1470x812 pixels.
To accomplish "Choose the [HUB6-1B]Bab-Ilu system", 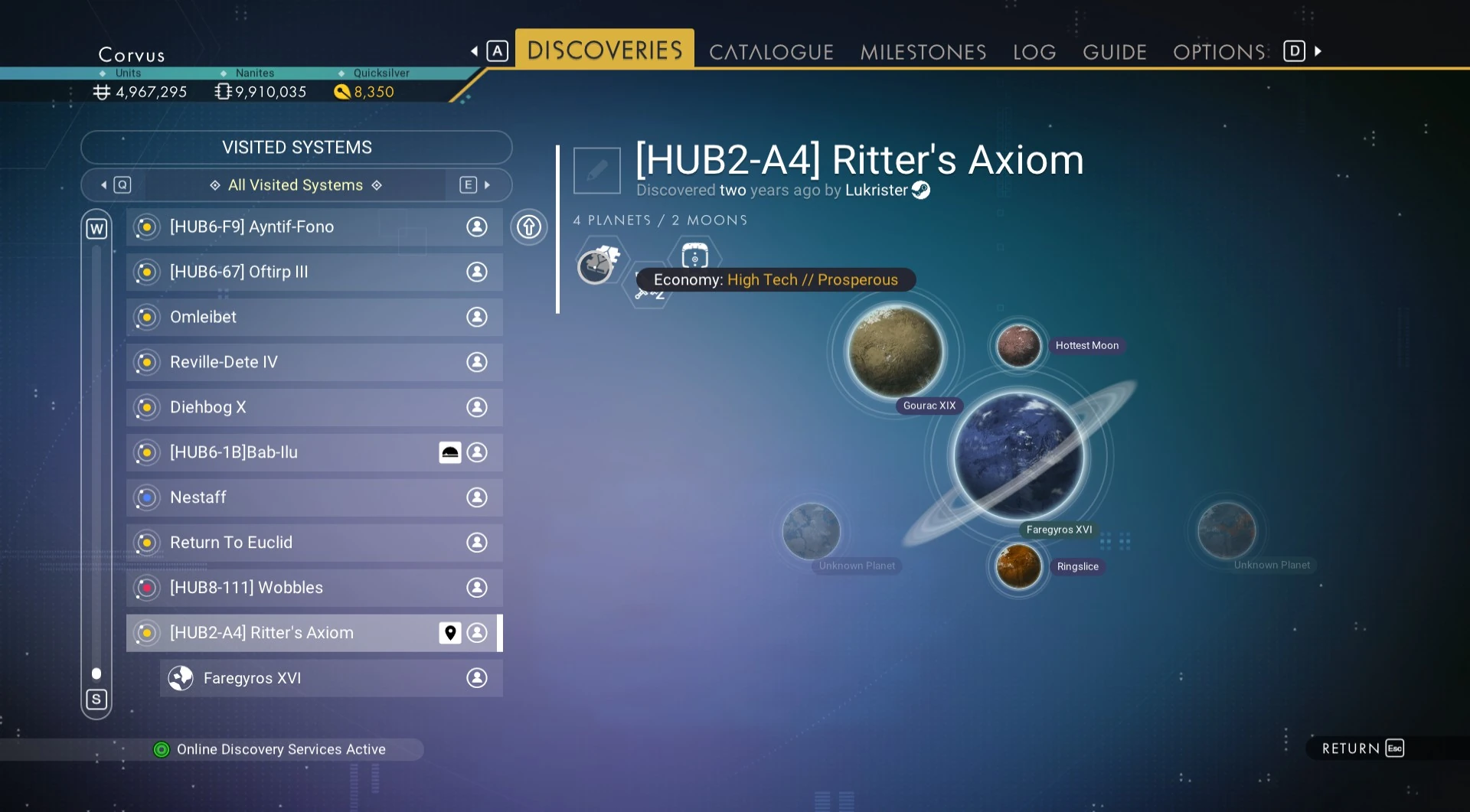I will point(299,453).
